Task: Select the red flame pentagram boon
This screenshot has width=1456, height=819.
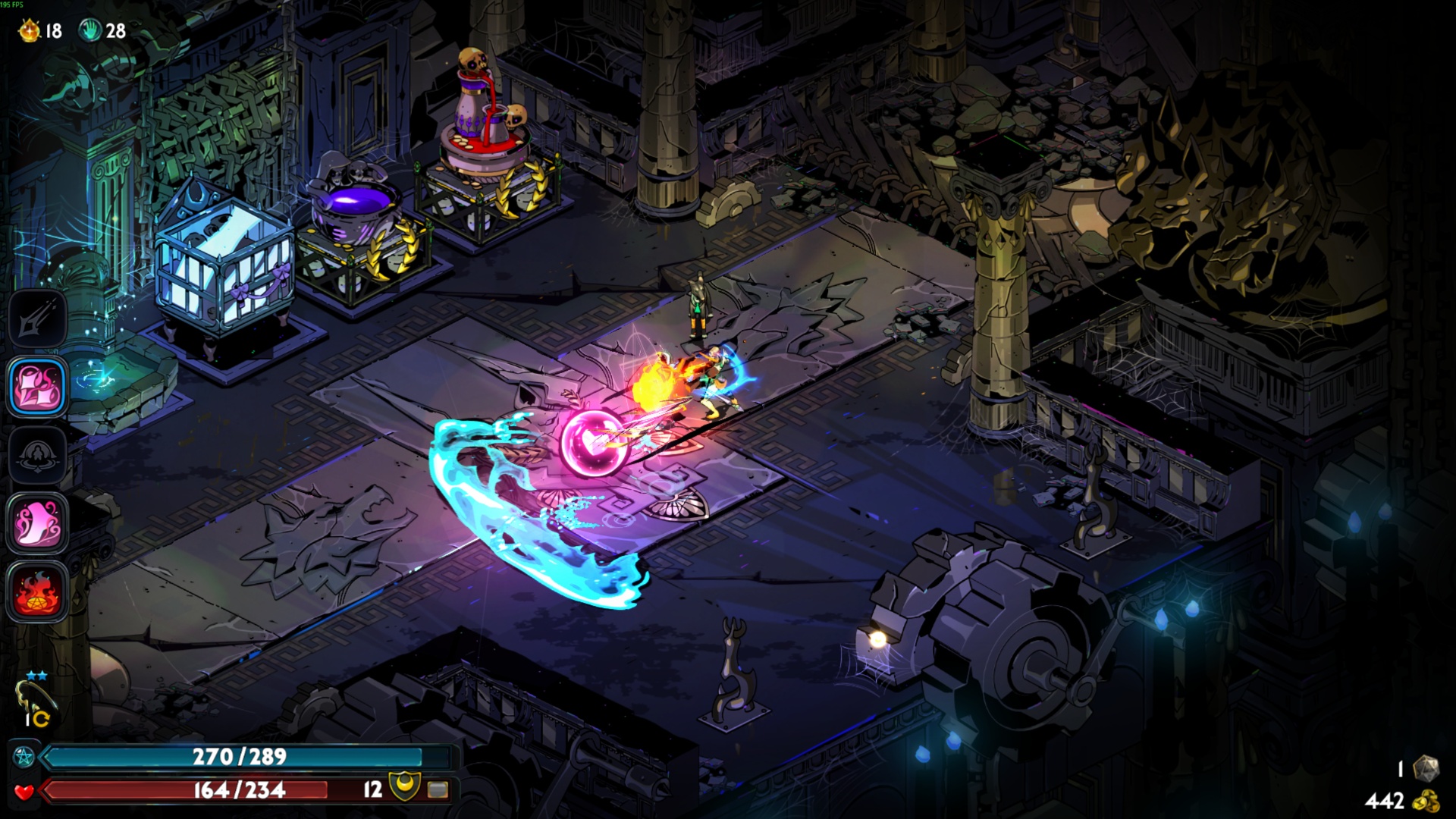Action: click(x=38, y=592)
